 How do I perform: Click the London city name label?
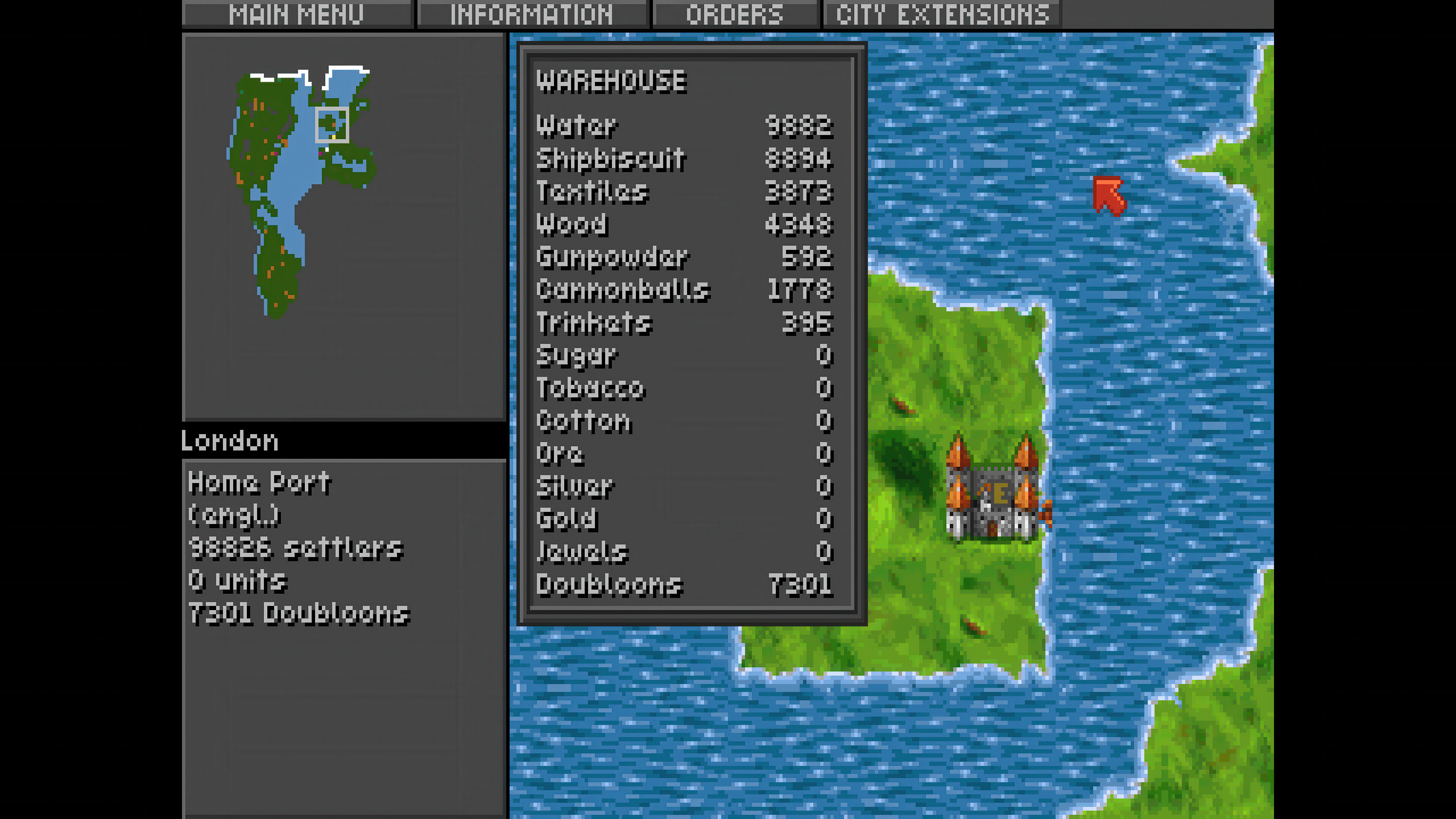(228, 440)
